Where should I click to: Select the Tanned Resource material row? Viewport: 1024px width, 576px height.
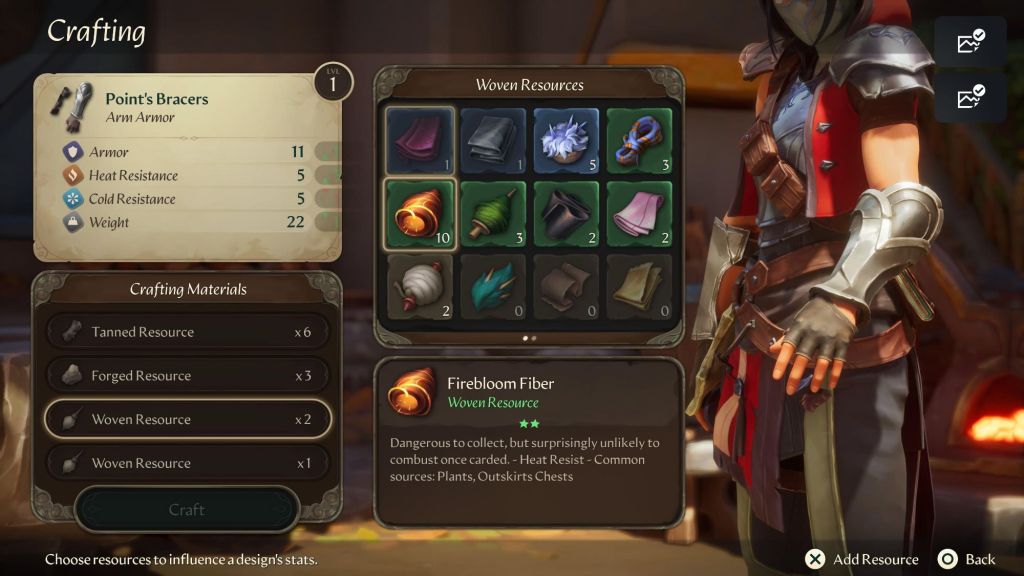187,332
